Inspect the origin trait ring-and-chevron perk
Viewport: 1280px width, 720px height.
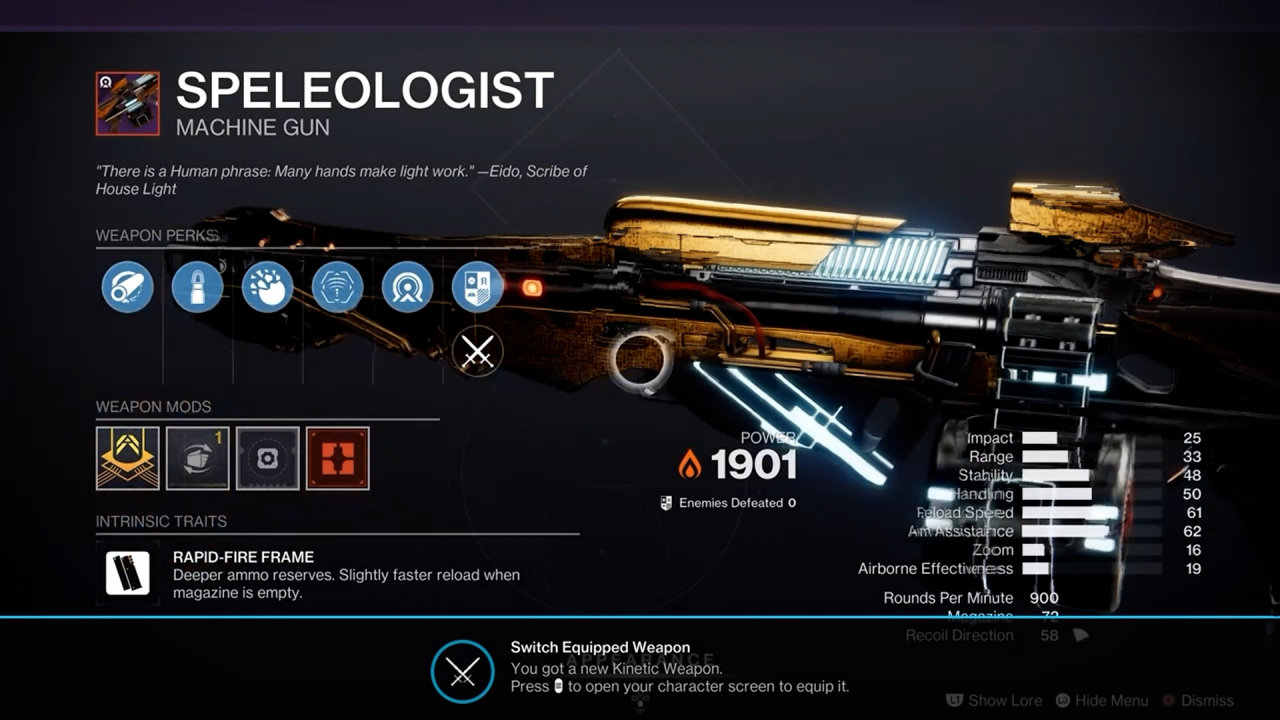coord(407,287)
